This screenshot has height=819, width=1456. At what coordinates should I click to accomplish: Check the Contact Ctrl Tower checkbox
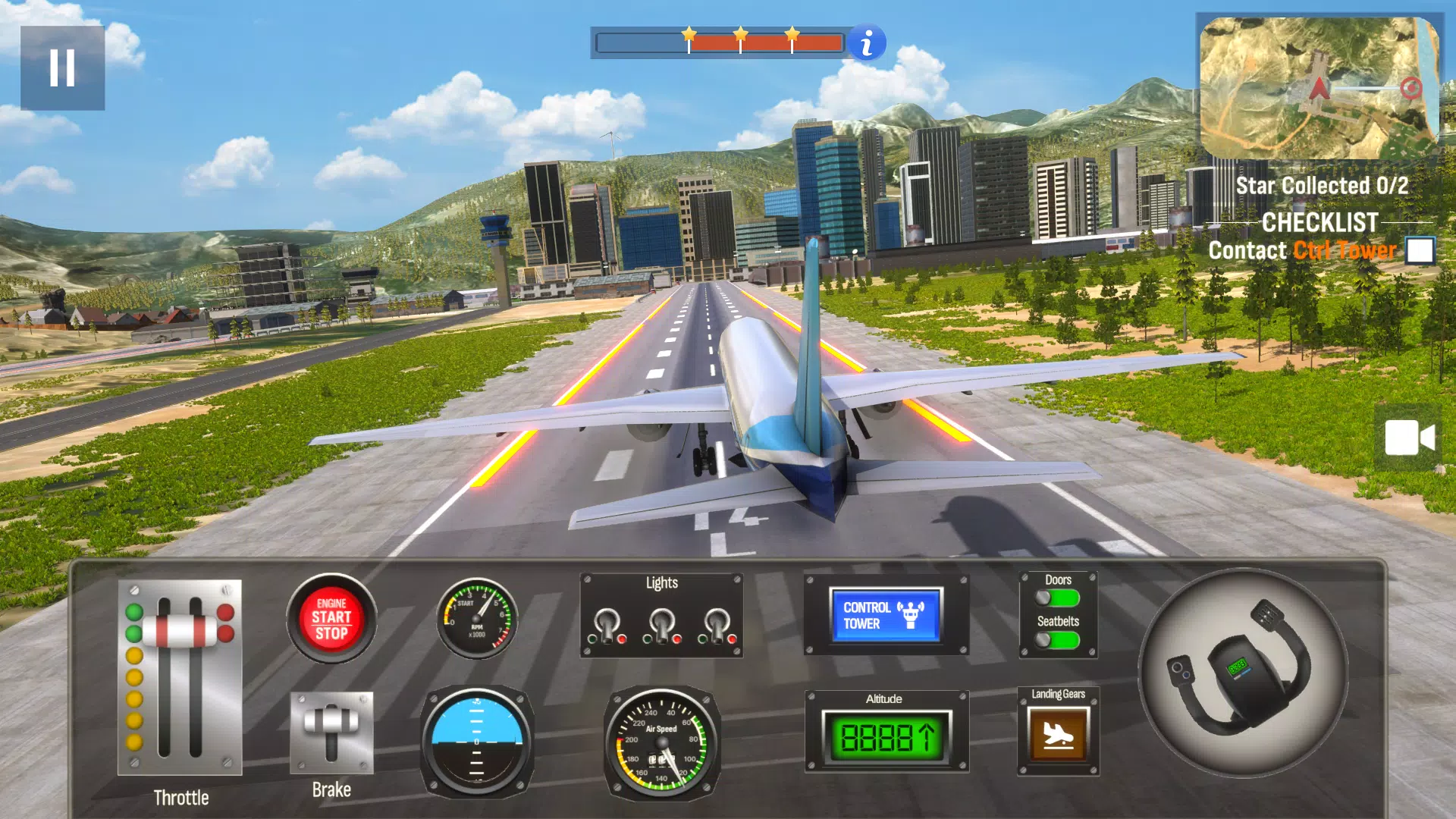tap(1422, 249)
